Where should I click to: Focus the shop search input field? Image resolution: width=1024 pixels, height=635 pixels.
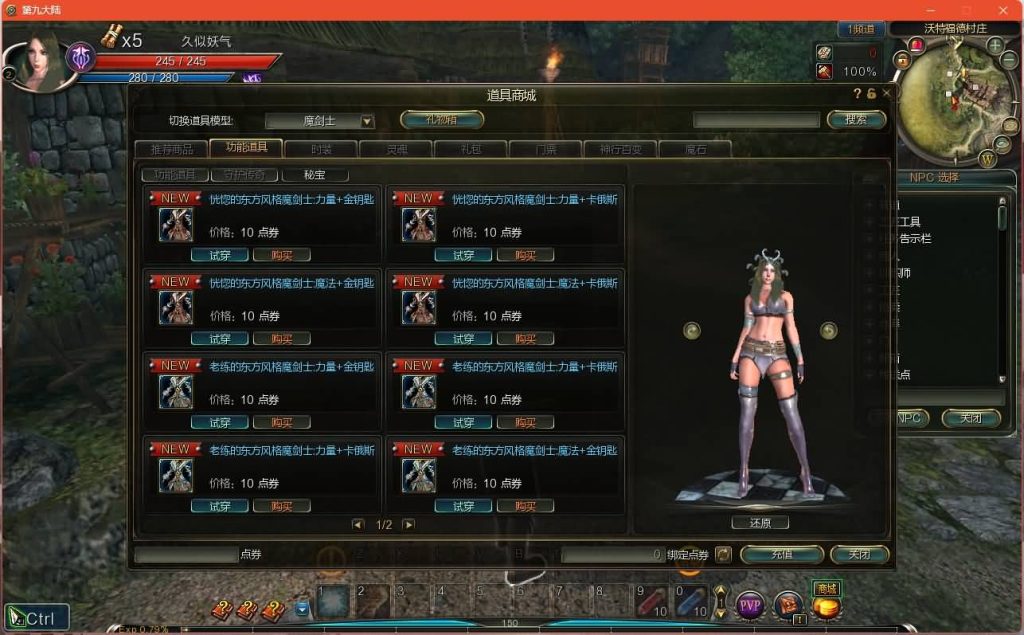757,120
